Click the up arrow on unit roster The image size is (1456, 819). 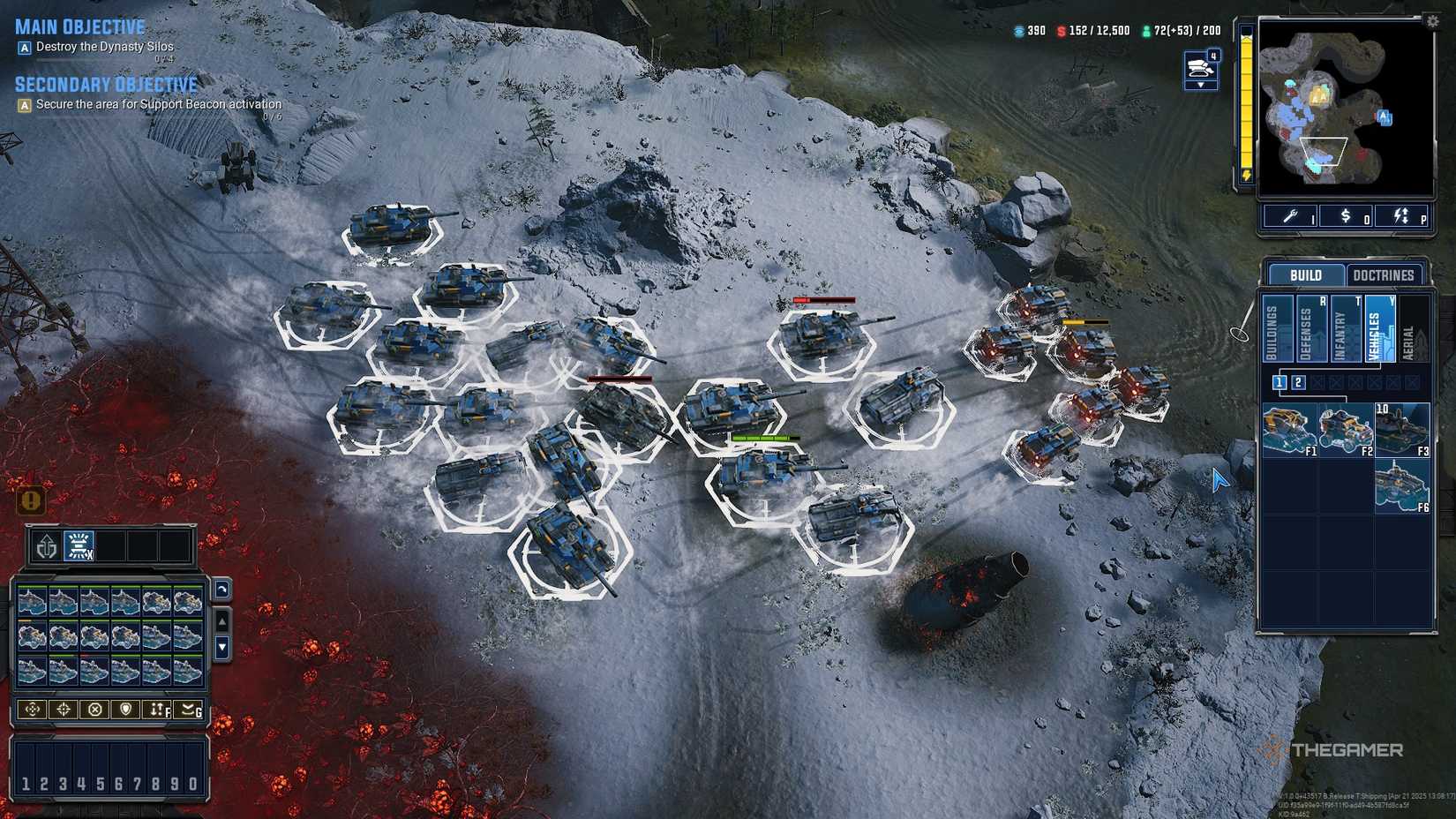click(x=221, y=620)
